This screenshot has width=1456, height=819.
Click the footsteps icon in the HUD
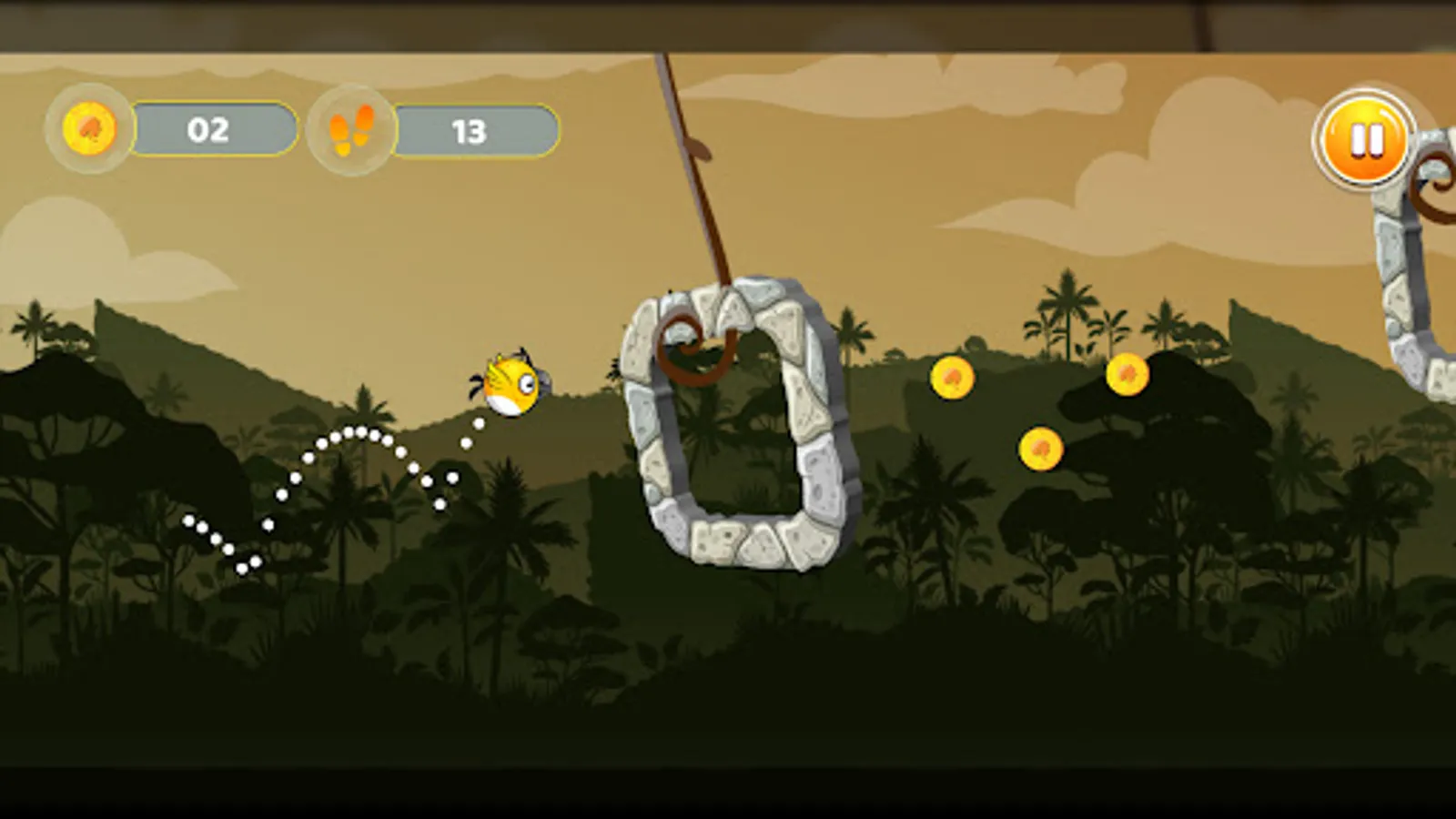[353, 129]
